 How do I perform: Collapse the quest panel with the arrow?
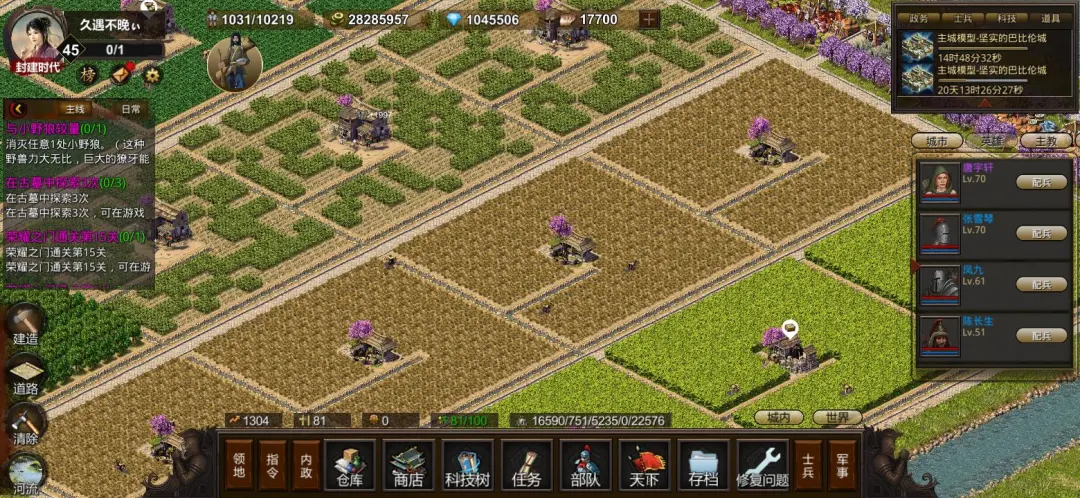click(19, 108)
